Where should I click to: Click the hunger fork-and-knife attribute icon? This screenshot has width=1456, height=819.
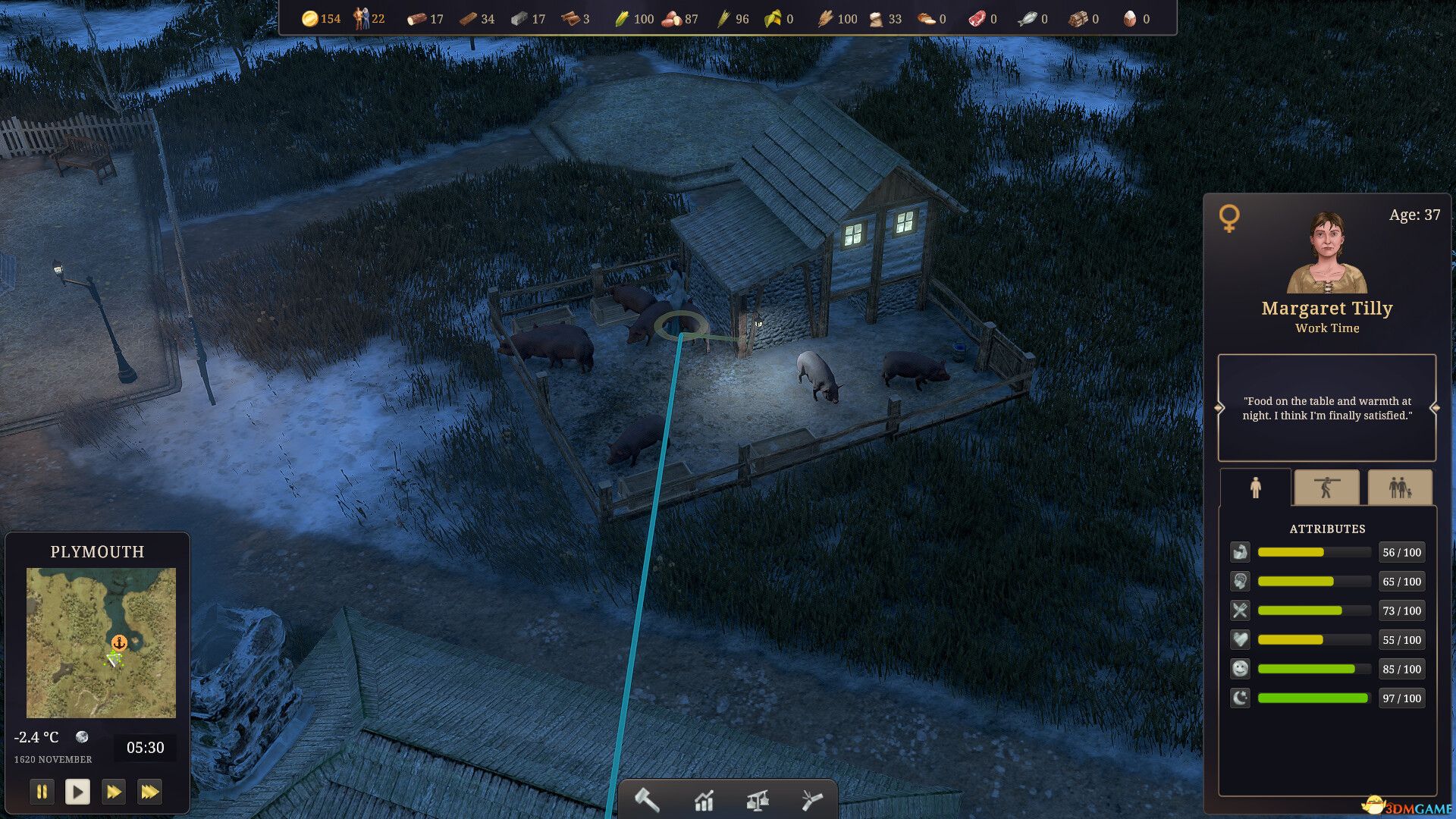click(1240, 610)
